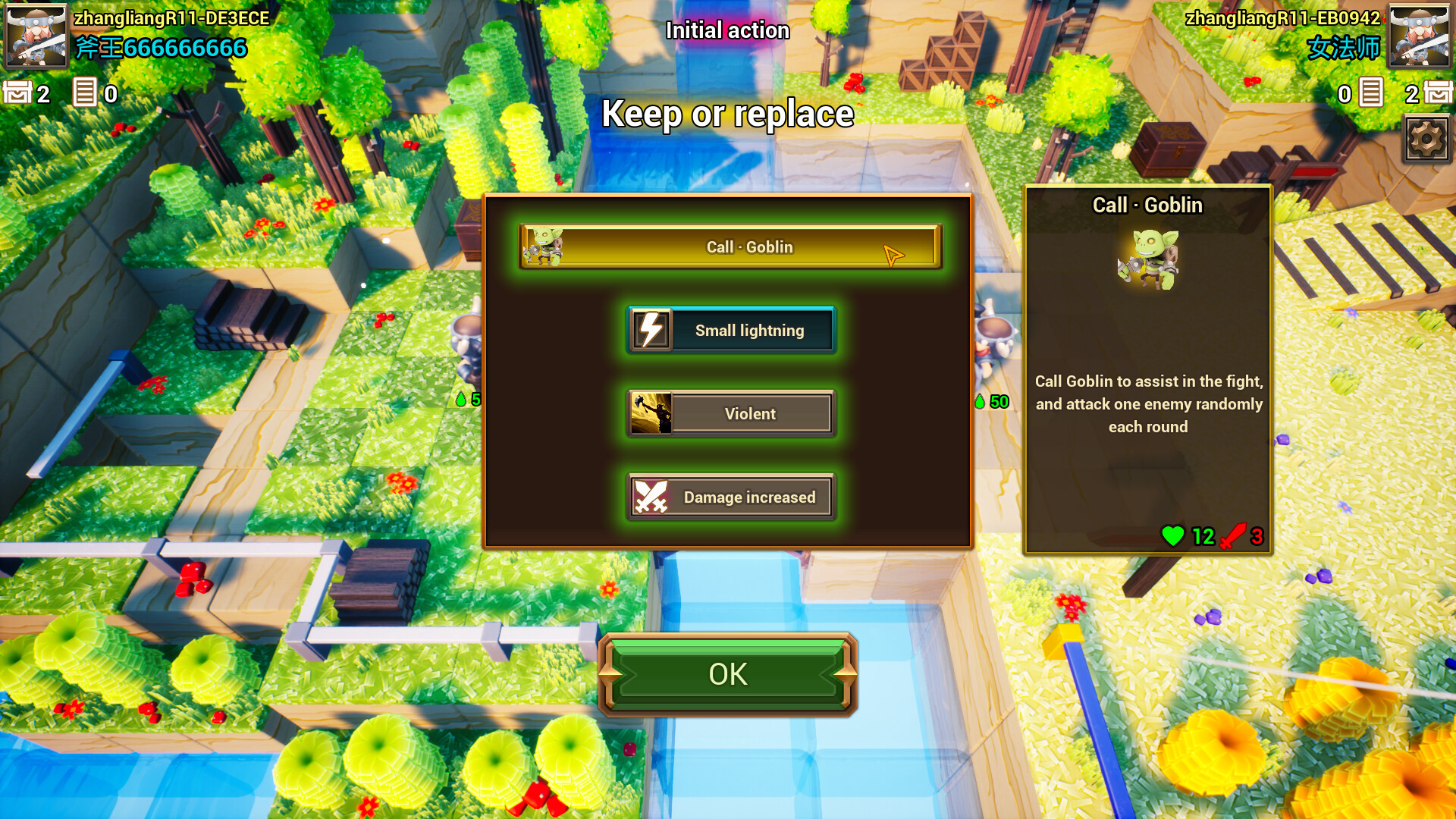Click the green heart icon showing 12
Viewport: 1456px width, 819px height.
coord(1175,537)
